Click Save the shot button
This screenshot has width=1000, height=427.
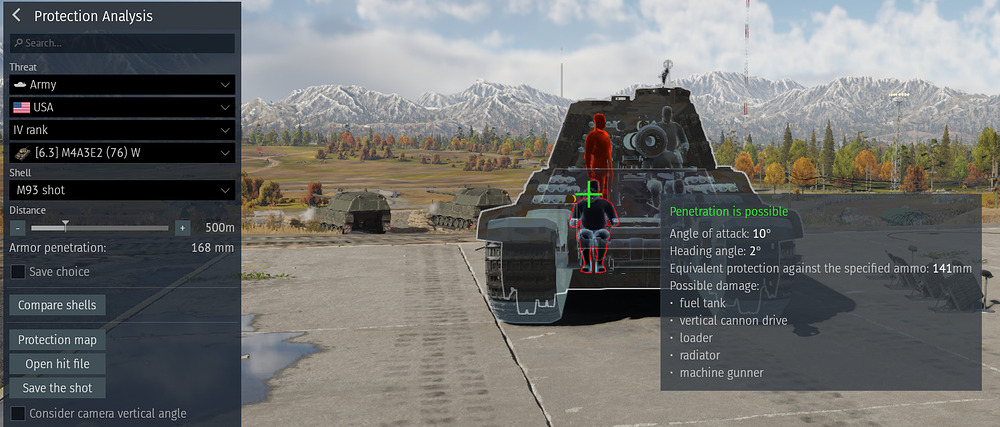coord(57,388)
